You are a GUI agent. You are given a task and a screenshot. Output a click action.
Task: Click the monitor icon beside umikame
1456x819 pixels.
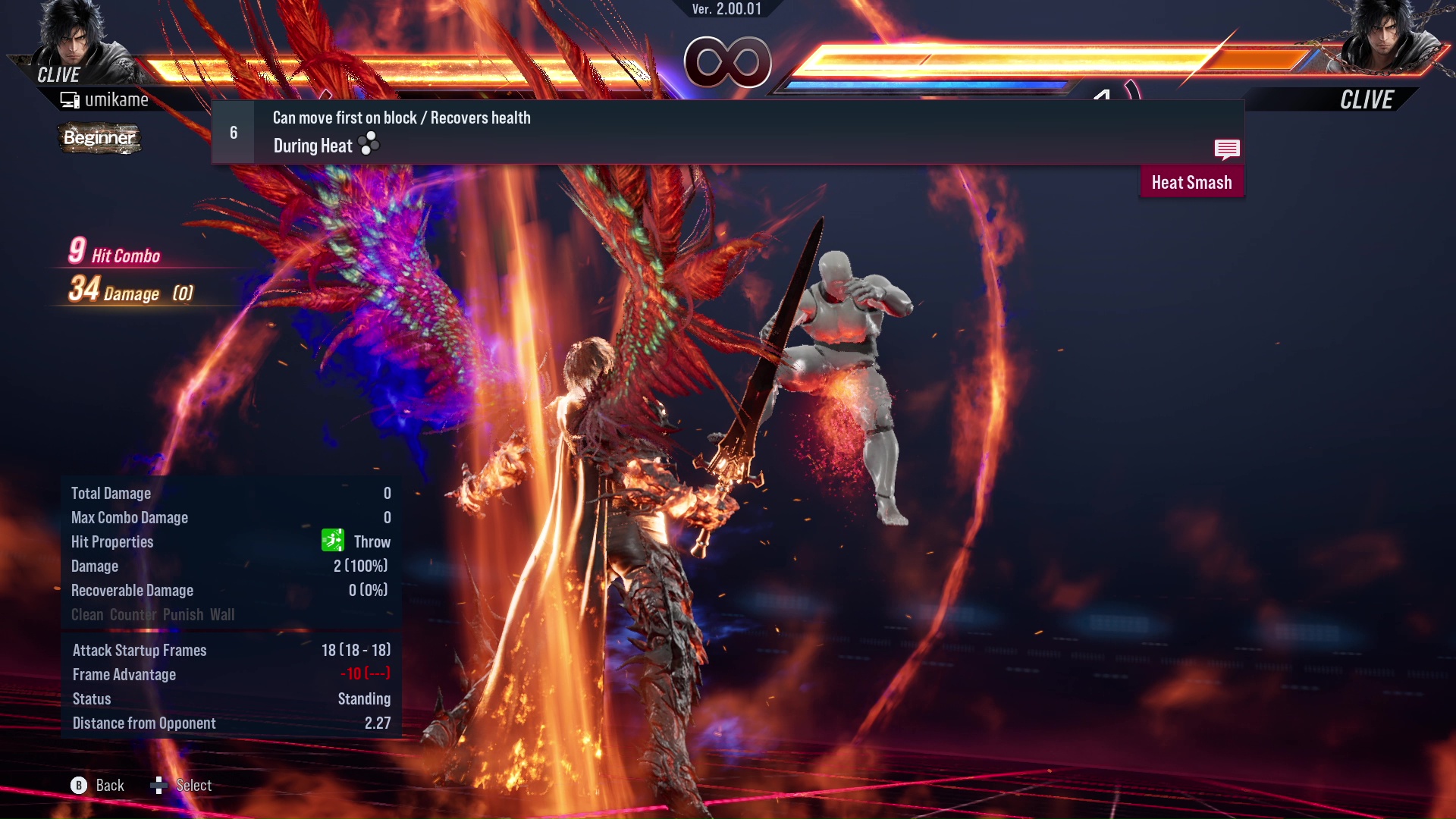click(x=69, y=99)
